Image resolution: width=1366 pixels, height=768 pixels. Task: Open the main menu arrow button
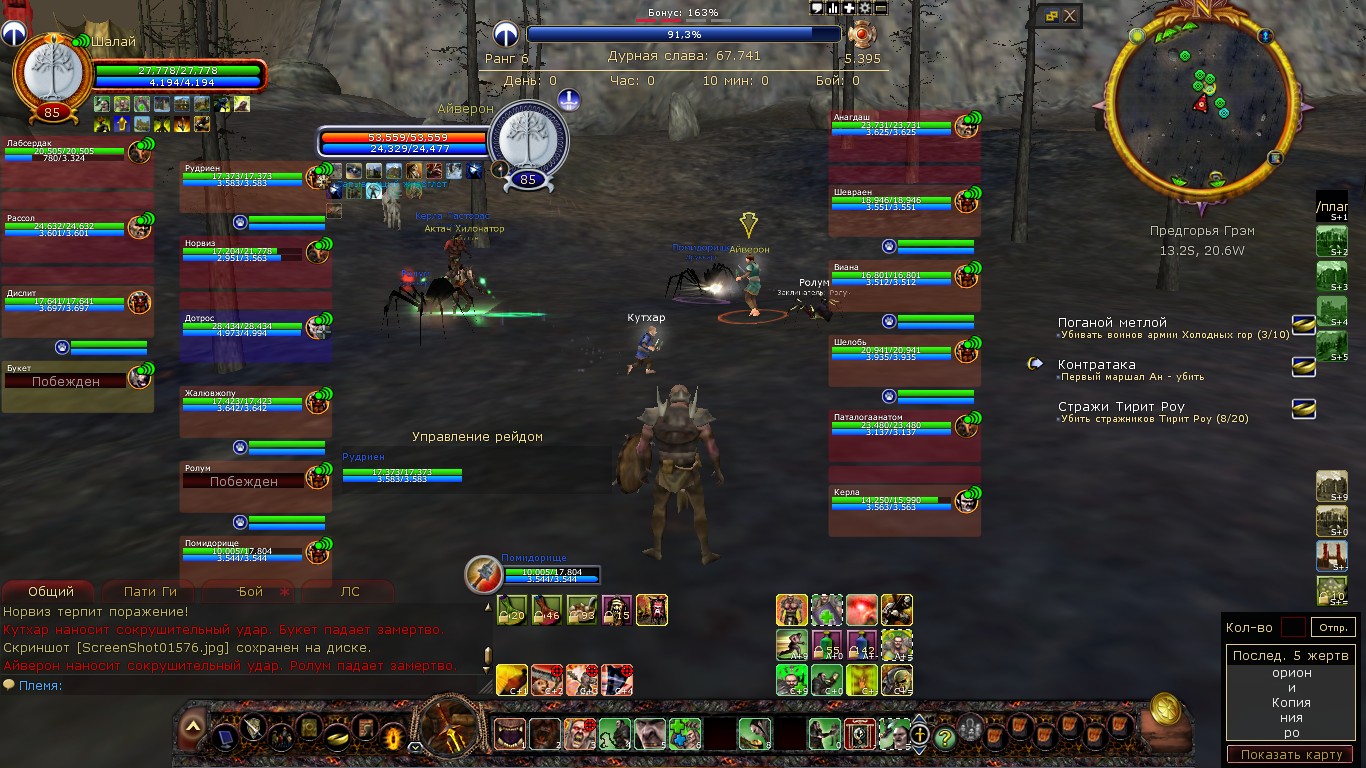tap(193, 726)
